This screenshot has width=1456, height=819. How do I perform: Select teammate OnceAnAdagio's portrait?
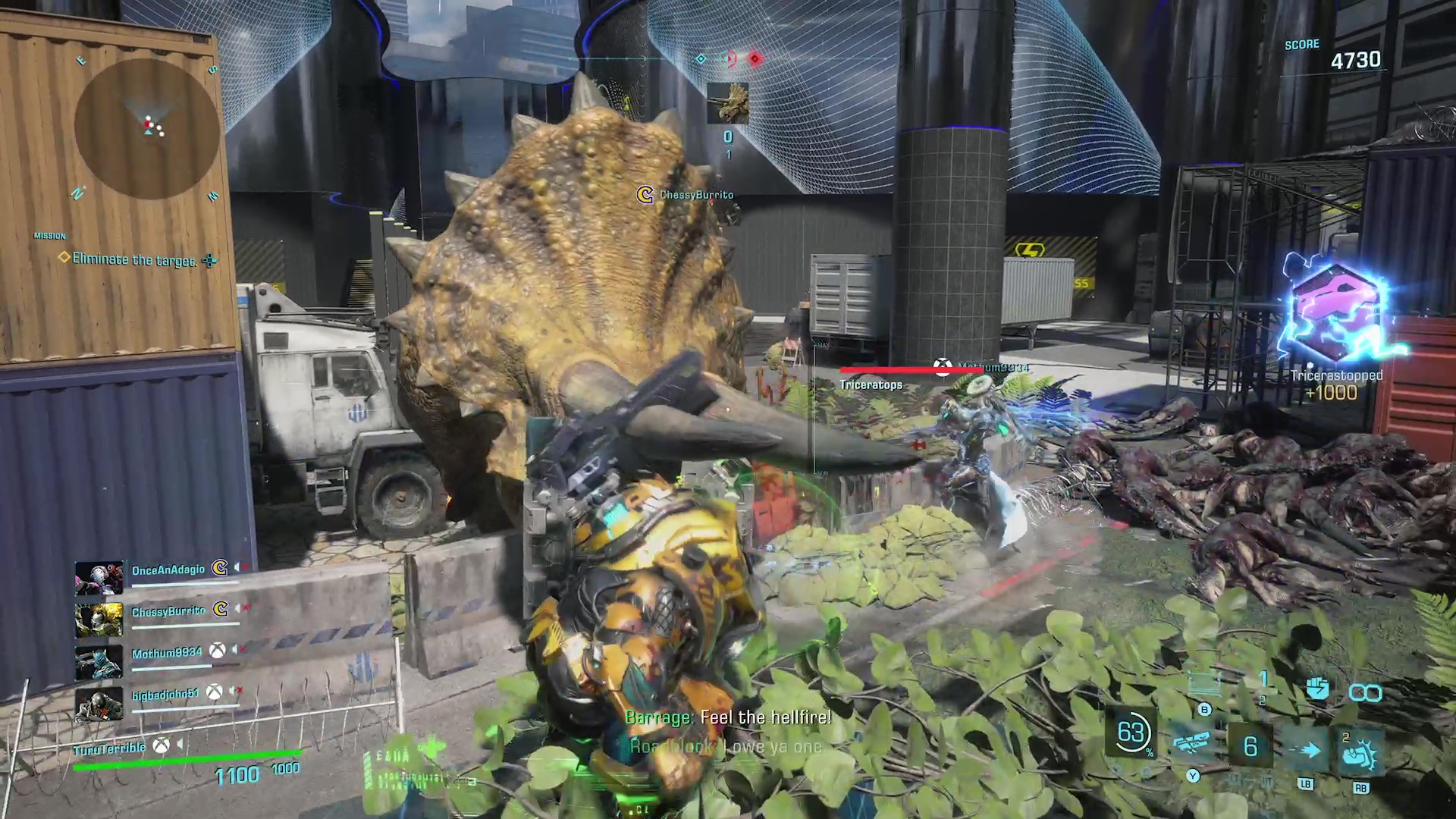[x=99, y=578]
